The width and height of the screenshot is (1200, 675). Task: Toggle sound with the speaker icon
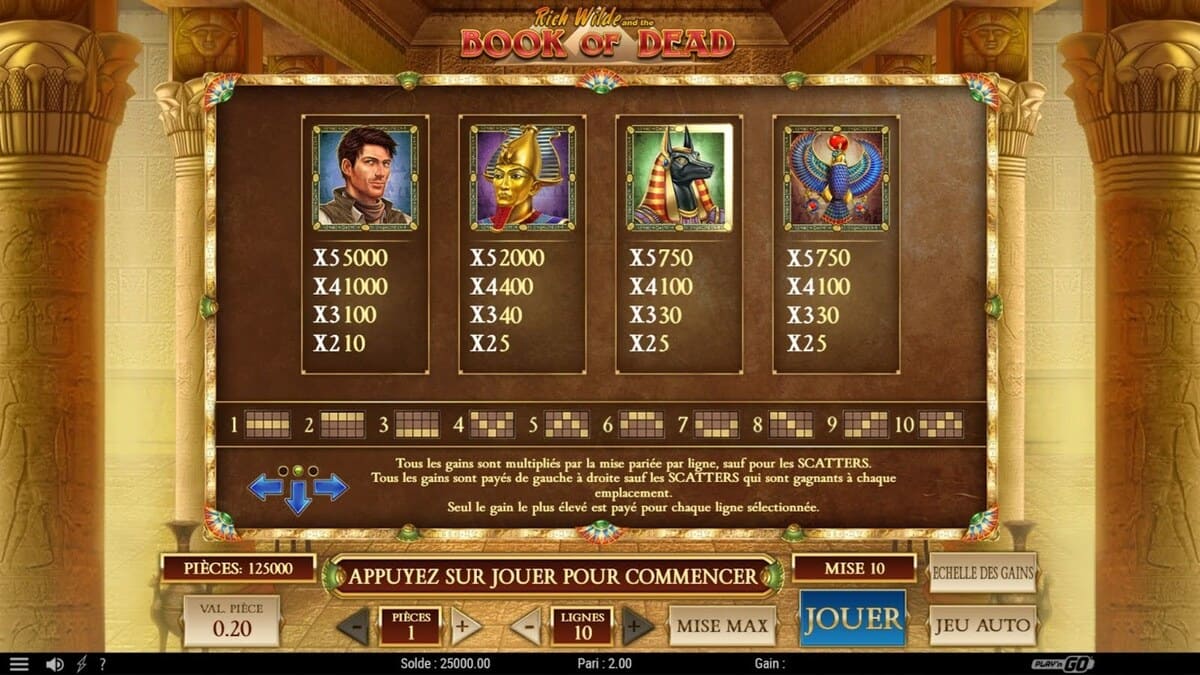(x=55, y=664)
